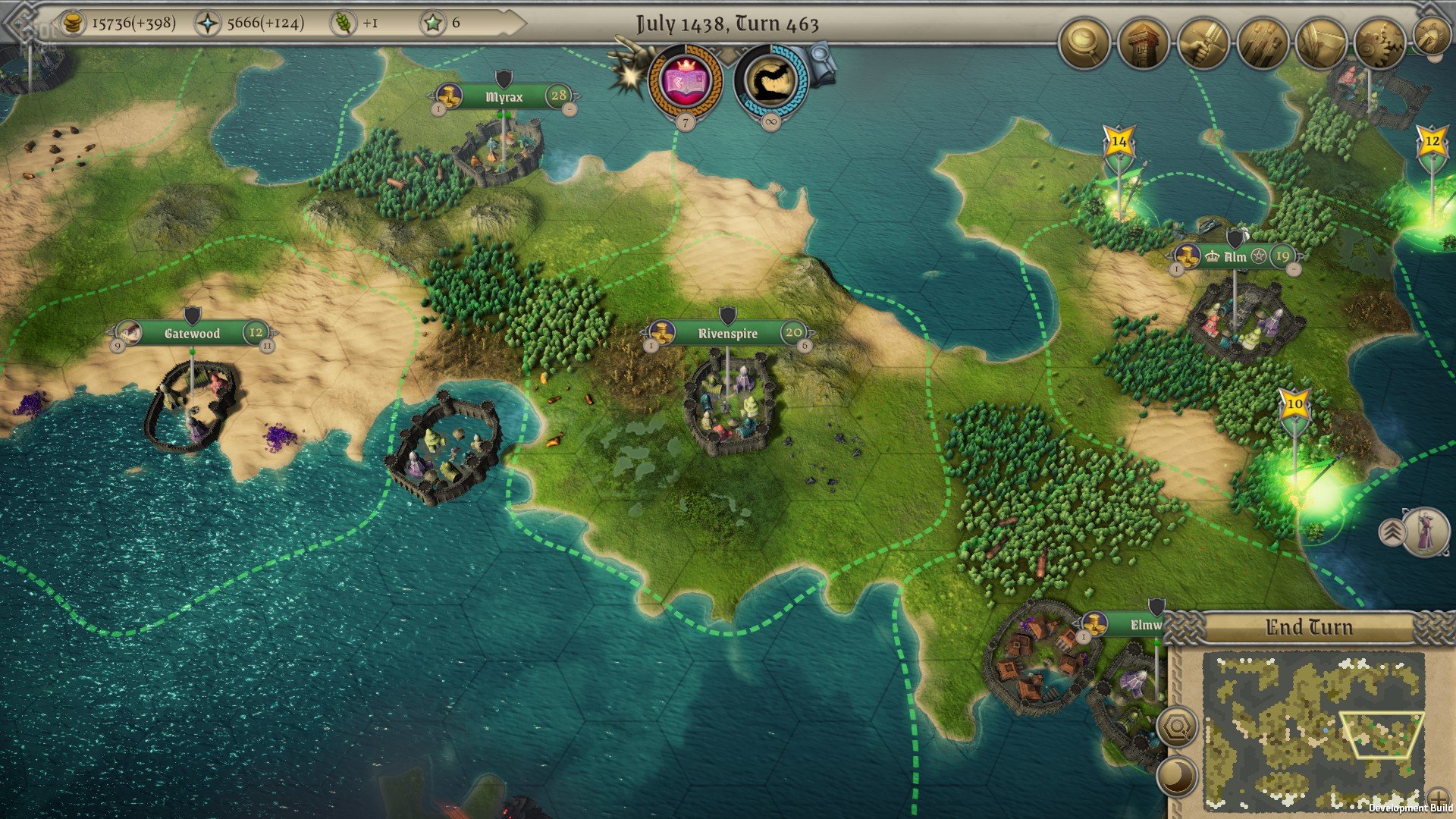Viewport: 1456px width, 819px height.
Task: End the current turn
Action: click(x=1308, y=628)
